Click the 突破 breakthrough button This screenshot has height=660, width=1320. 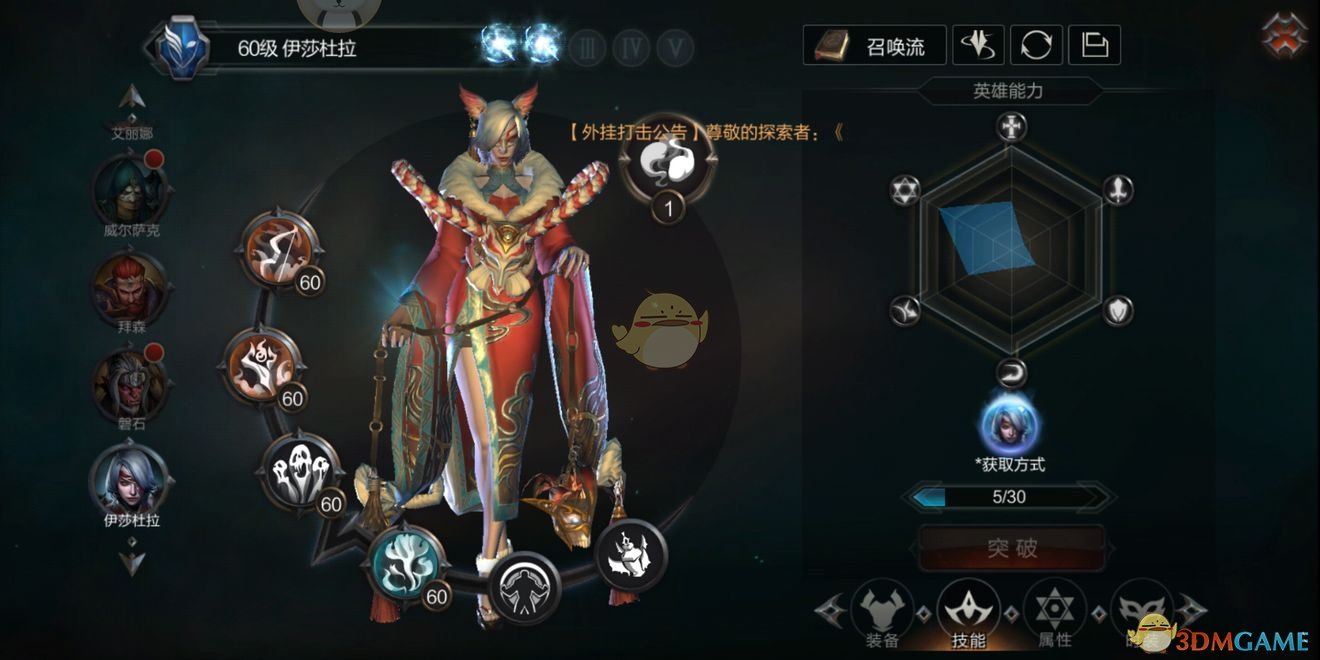[1012, 549]
